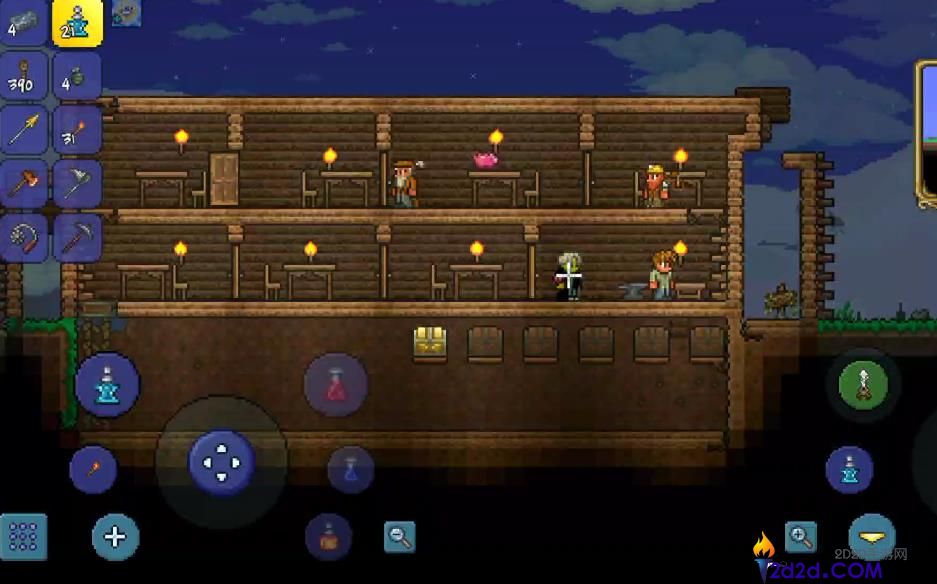Equip the hammer hotbar slot

pos(24,182)
